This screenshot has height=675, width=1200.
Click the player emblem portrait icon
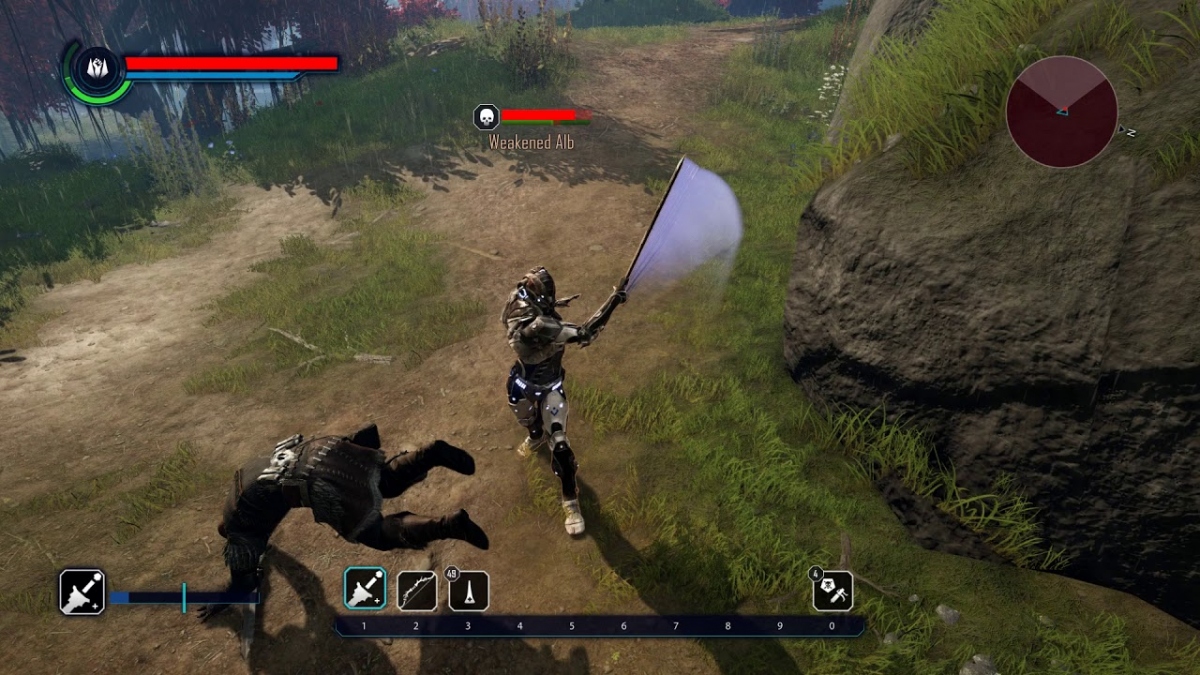tap(97, 68)
